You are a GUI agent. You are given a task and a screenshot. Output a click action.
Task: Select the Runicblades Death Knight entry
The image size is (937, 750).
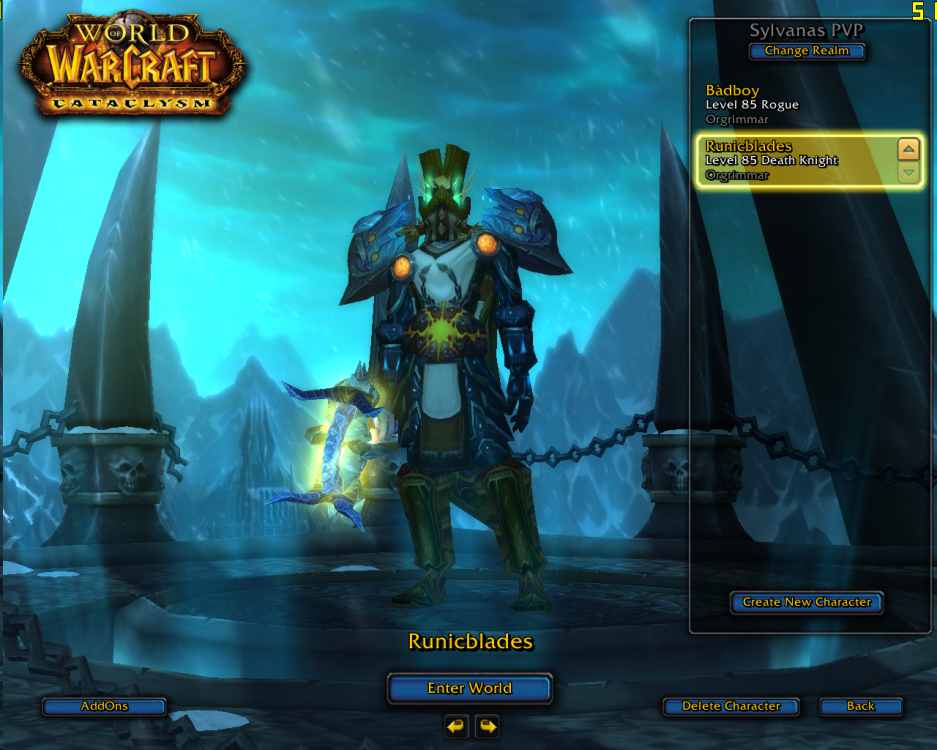790,160
